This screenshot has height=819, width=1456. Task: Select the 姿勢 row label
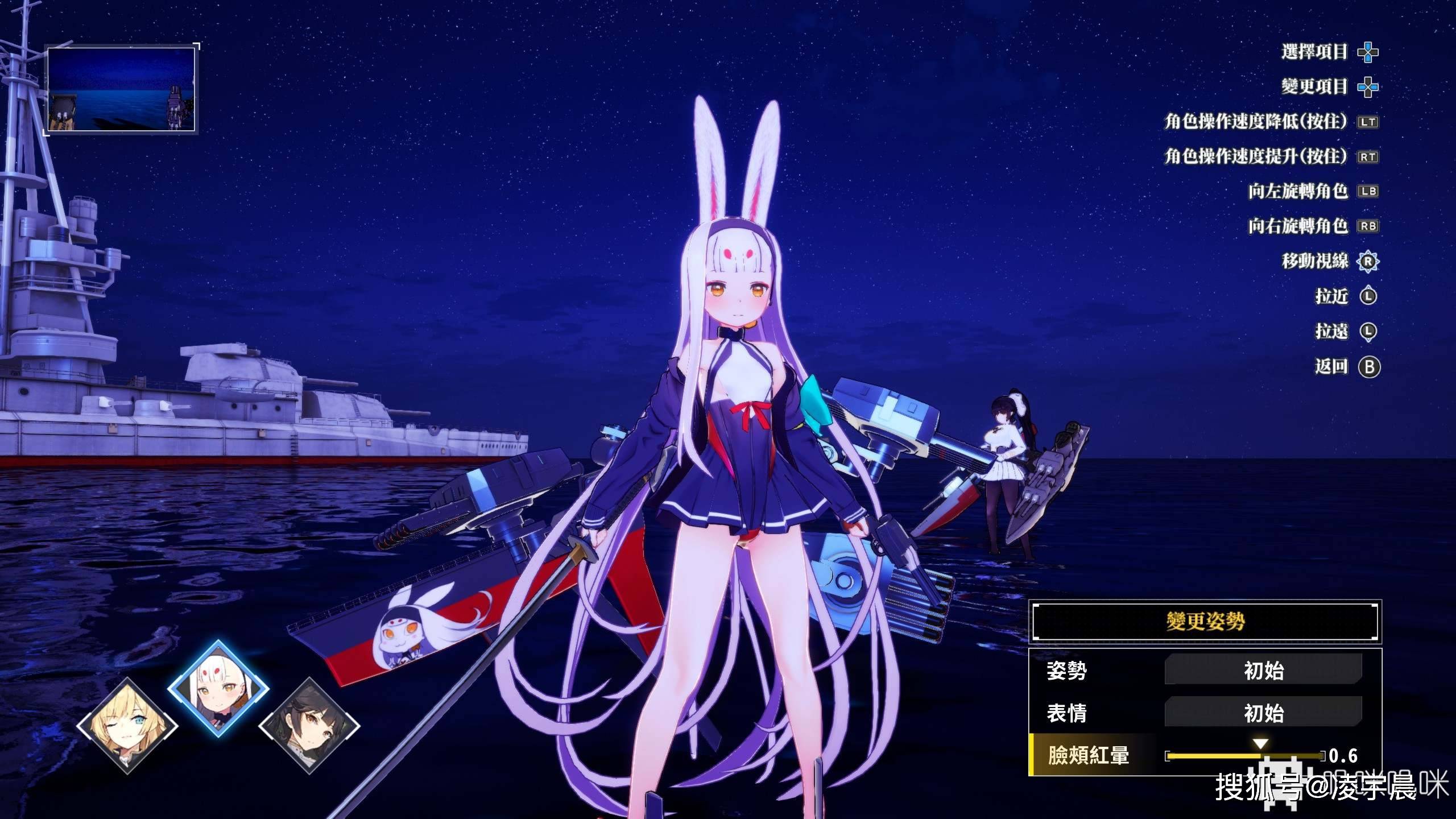pos(1067,671)
